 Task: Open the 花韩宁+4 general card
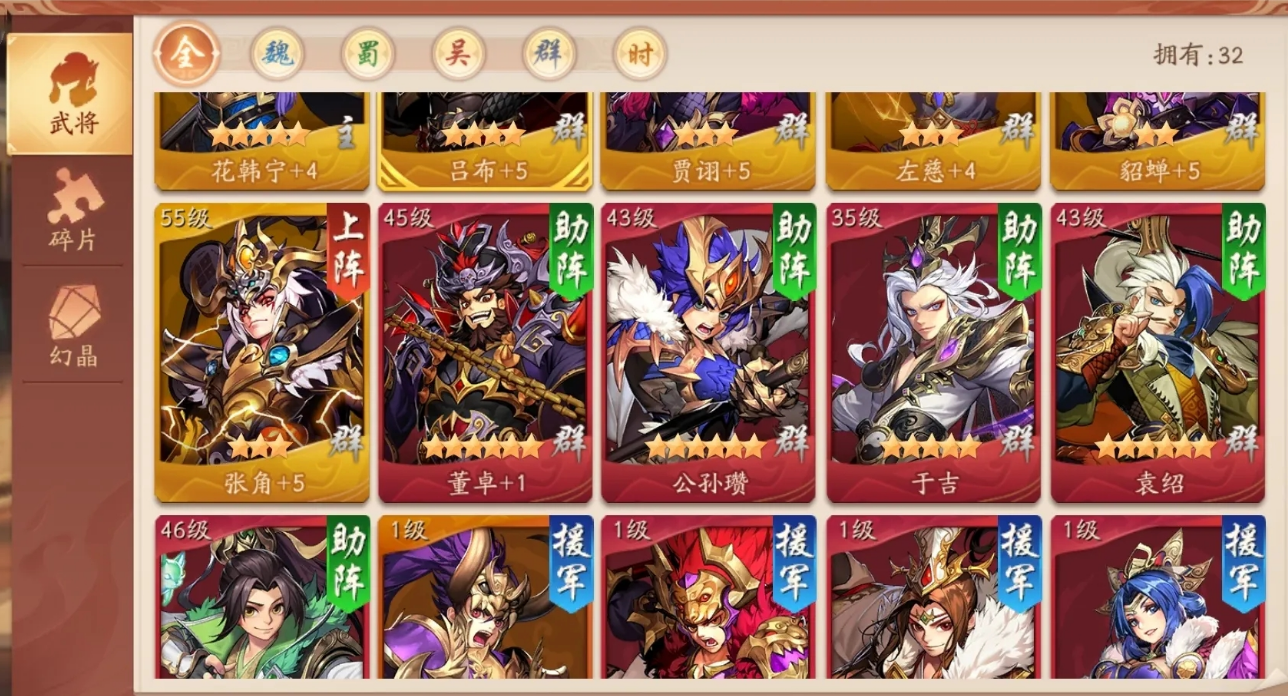click(x=262, y=140)
